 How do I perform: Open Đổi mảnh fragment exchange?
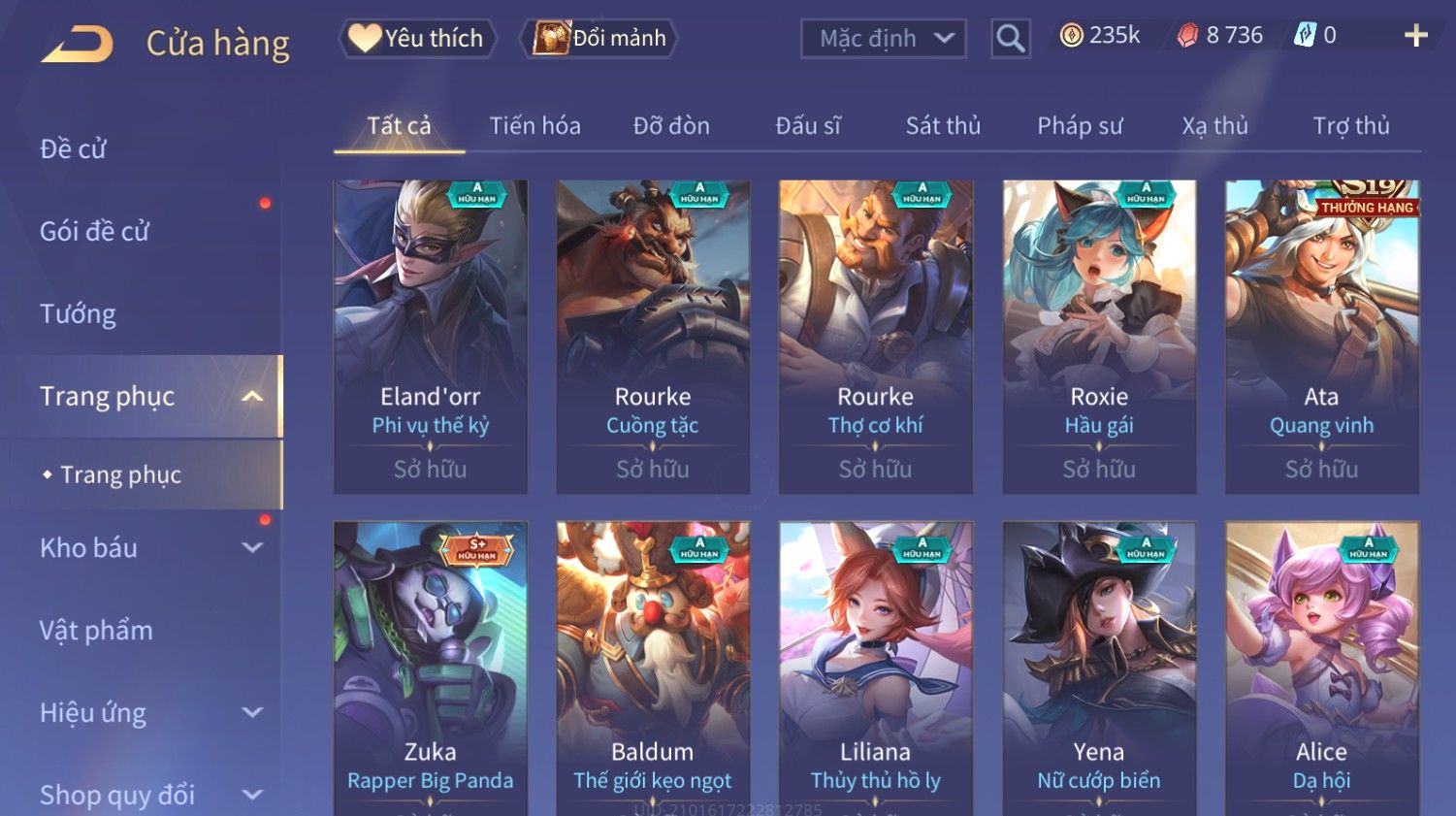(x=600, y=38)
